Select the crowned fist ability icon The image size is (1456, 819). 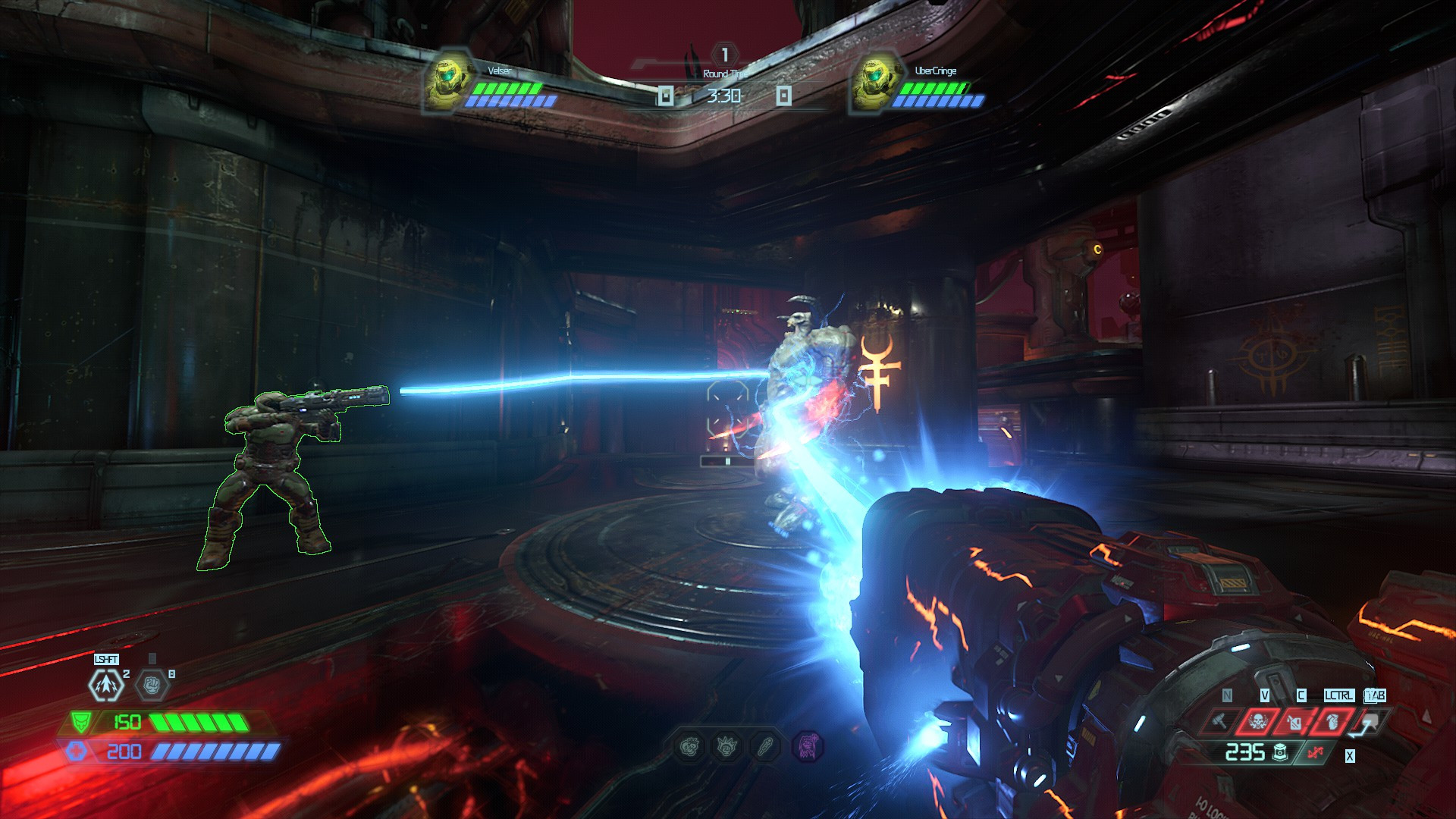coord(726,747)
